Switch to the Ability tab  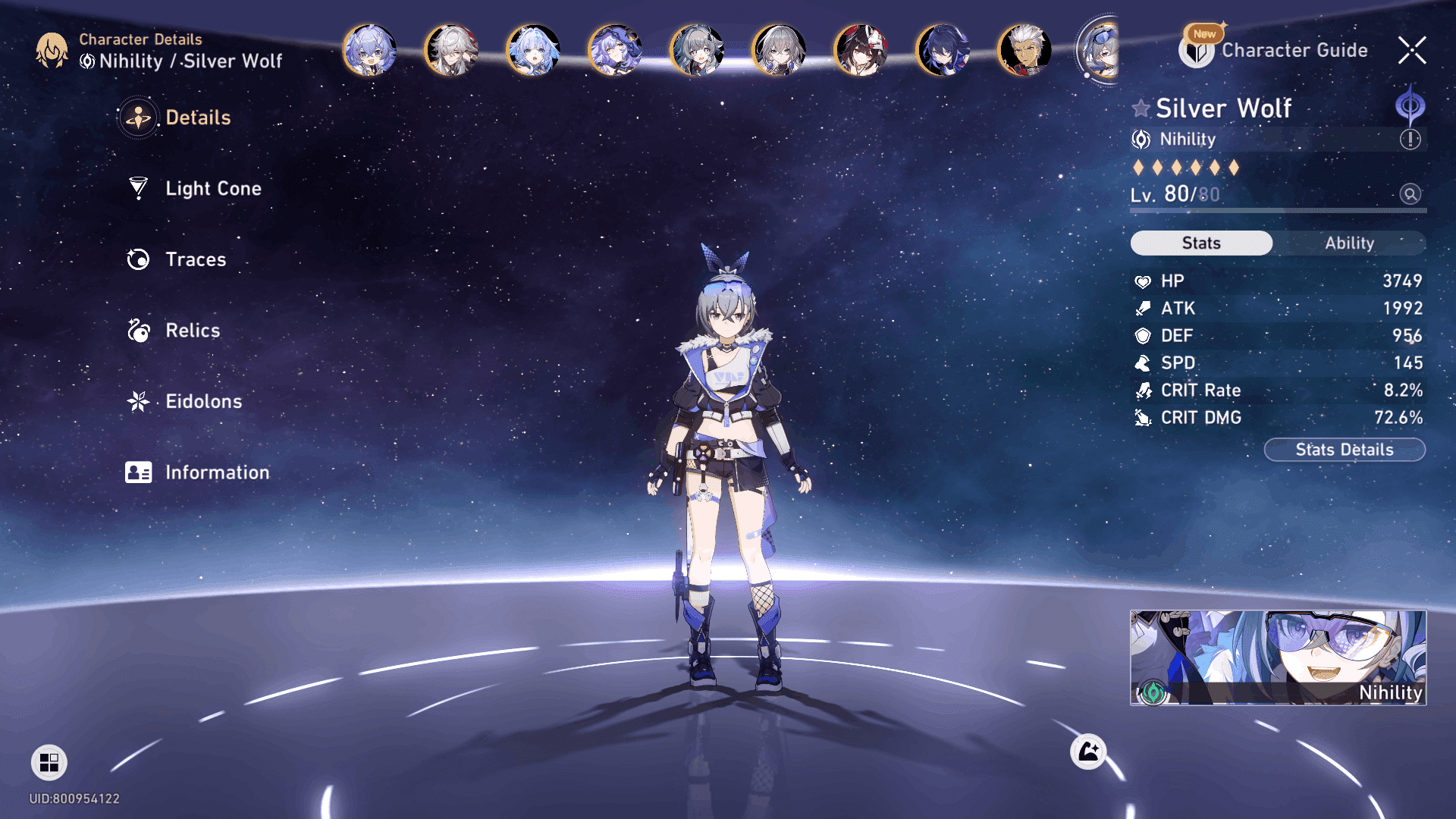(x=1349, y=243)
